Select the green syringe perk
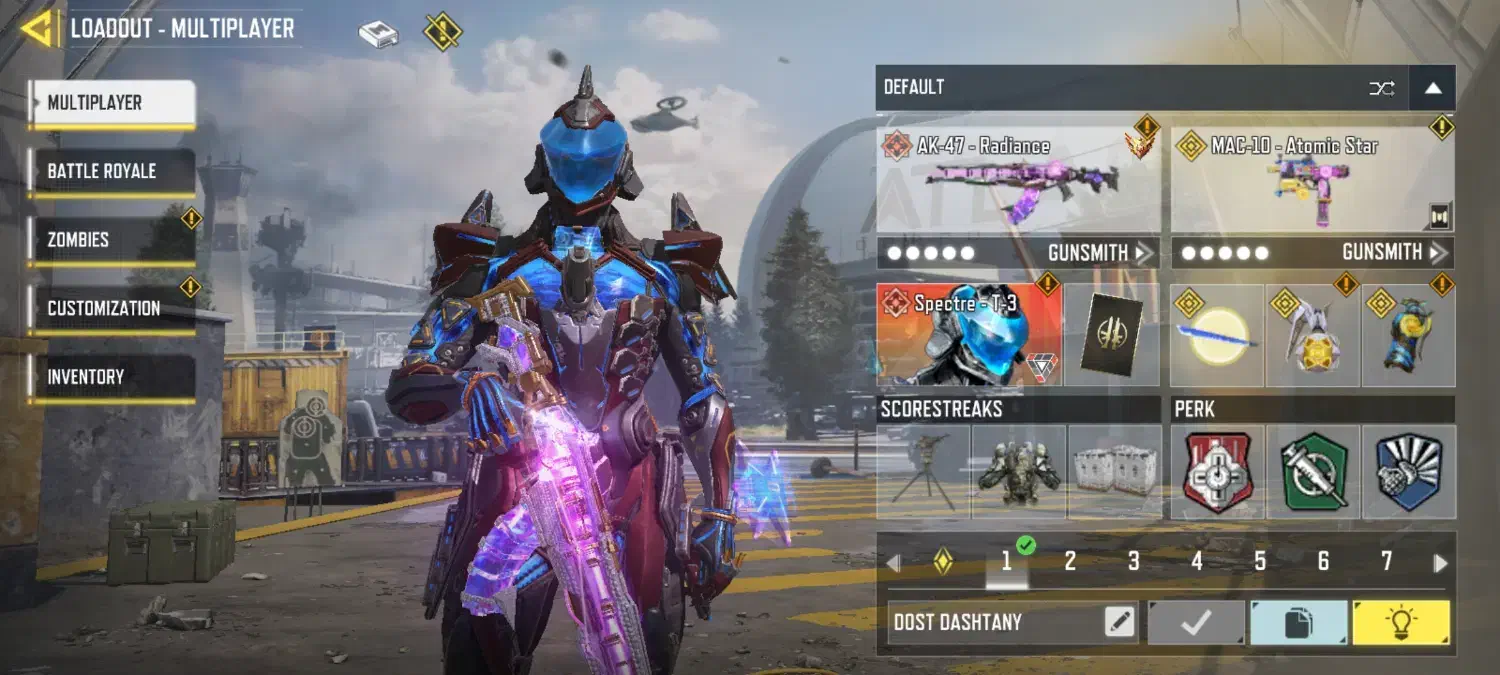1500x675 pixels. 1313,471
